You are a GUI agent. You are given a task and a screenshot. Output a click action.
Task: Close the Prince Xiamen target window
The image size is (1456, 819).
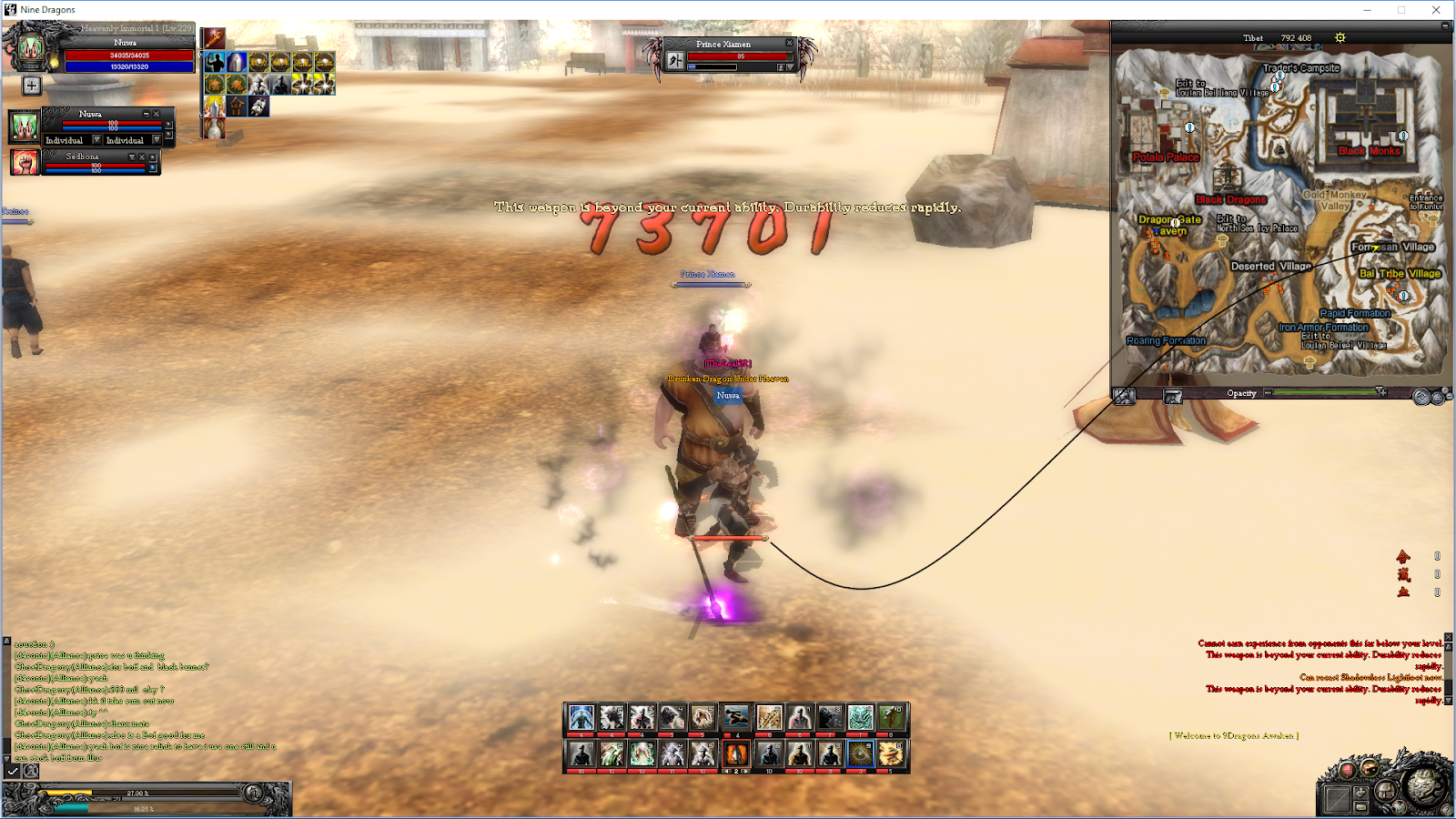(788, 43)
